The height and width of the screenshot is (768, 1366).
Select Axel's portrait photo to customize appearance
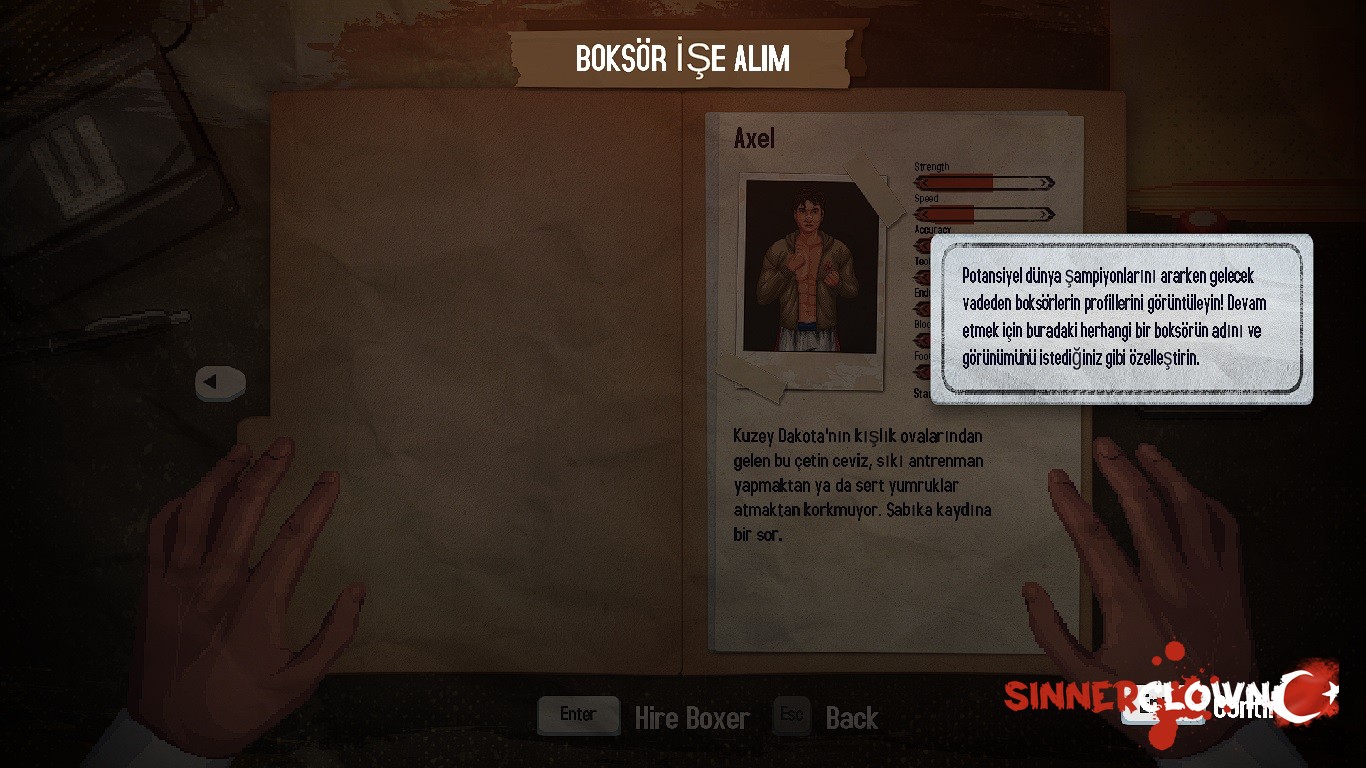pos(810,268)
